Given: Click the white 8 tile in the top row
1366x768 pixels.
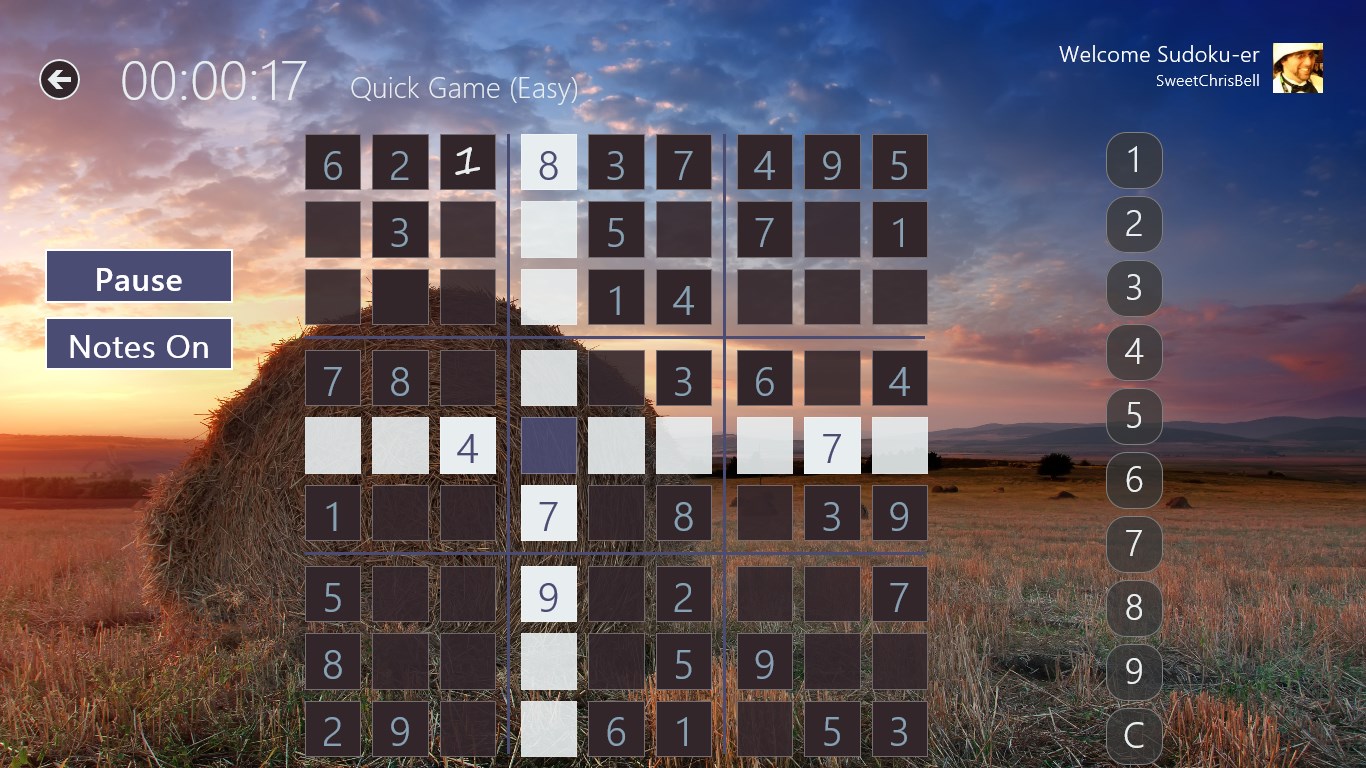Looking at the screenshot, I should (x=549, y=162).
